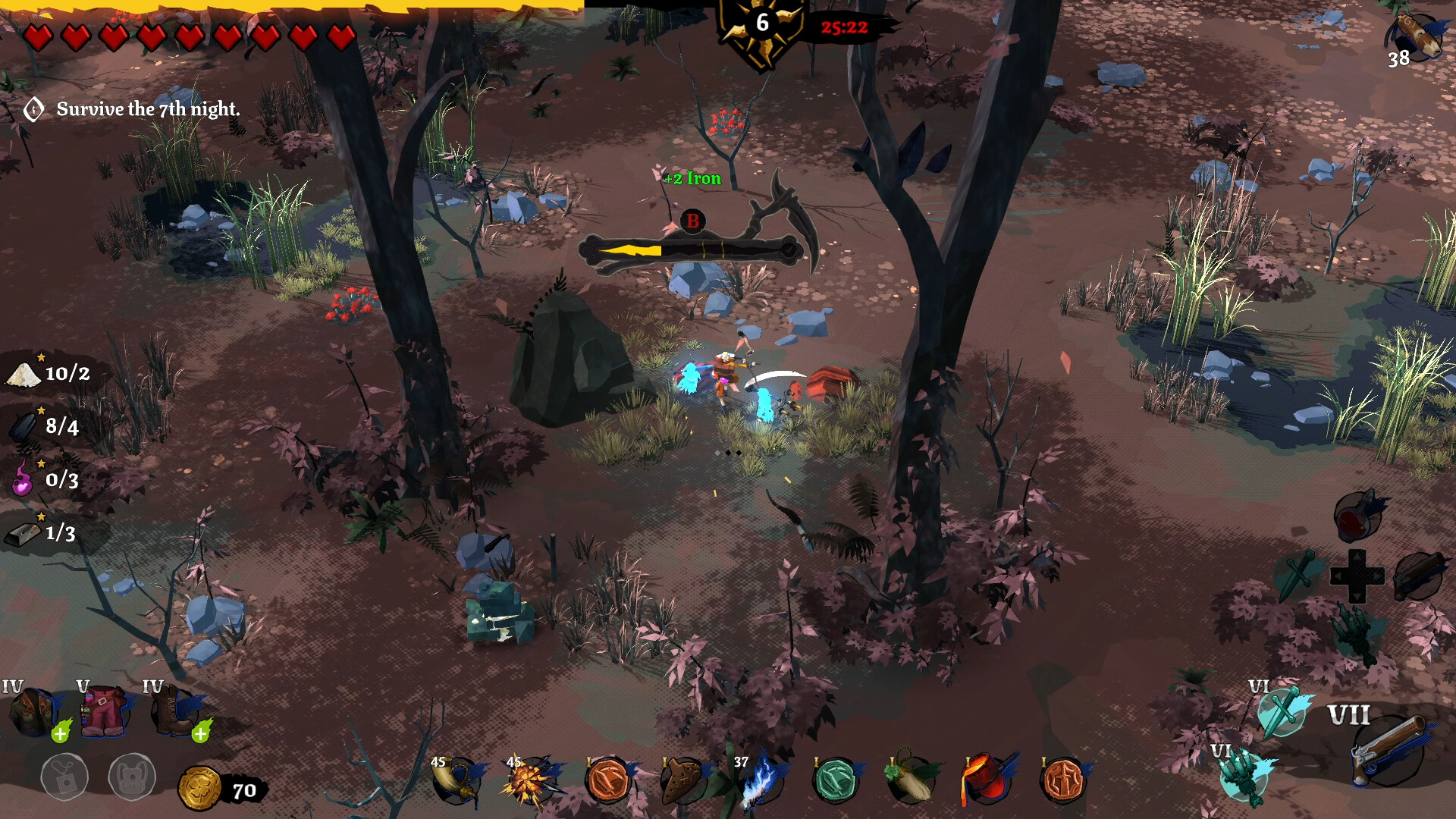This screenshot has height=819, width=1456.
Task: Activate the explosion ability icon
Action: 530,780
